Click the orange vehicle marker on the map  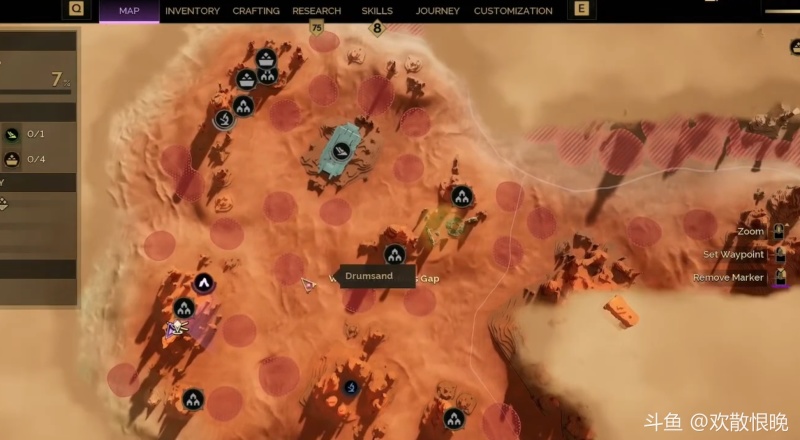[621, 311]
